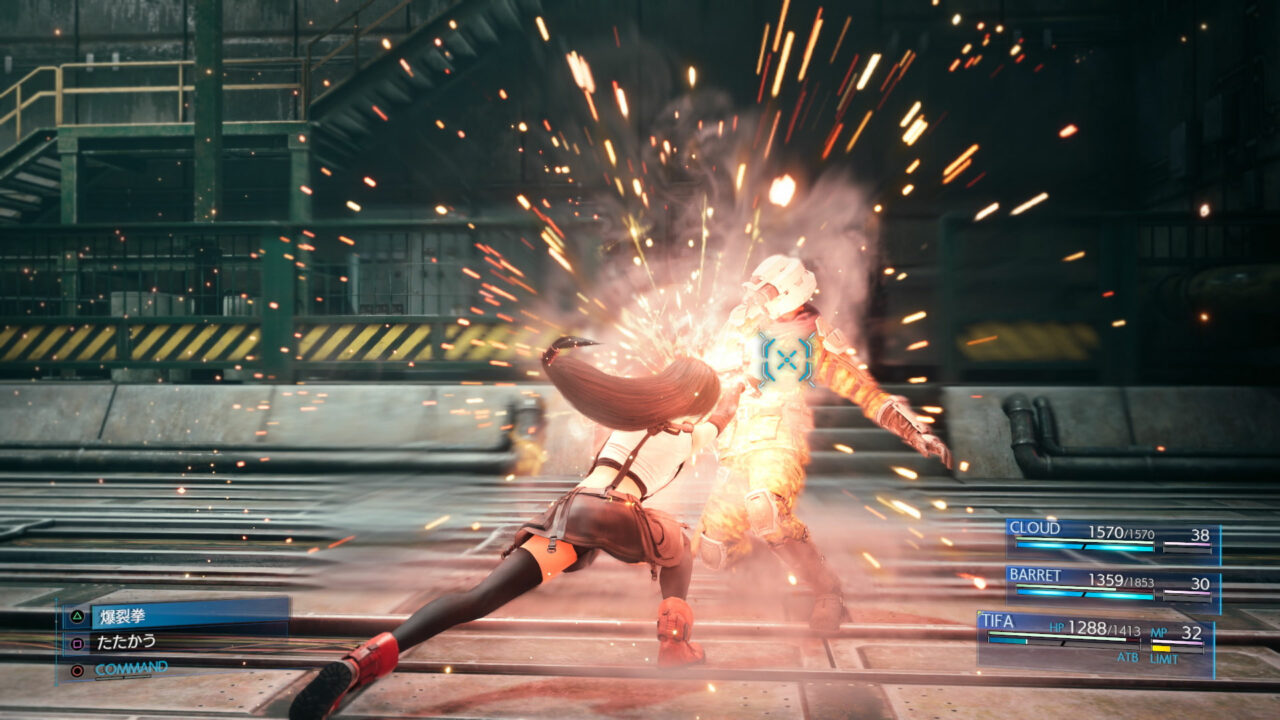Open the COMMAND menu
Image resolution: width=1280 pixels, height=720 pixels.
point(132,668)
